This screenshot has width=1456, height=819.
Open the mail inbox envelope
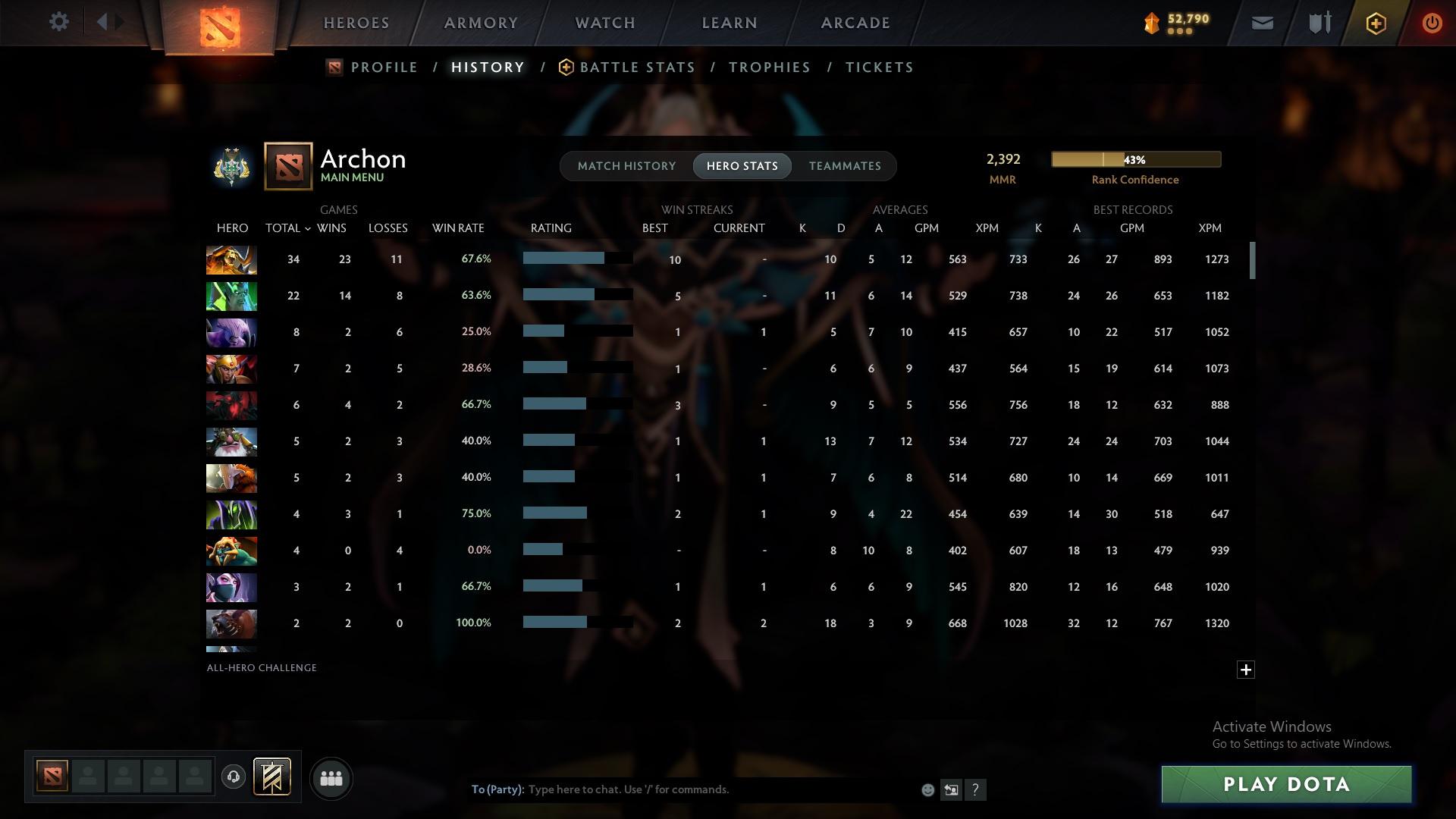pos(1261,23)
